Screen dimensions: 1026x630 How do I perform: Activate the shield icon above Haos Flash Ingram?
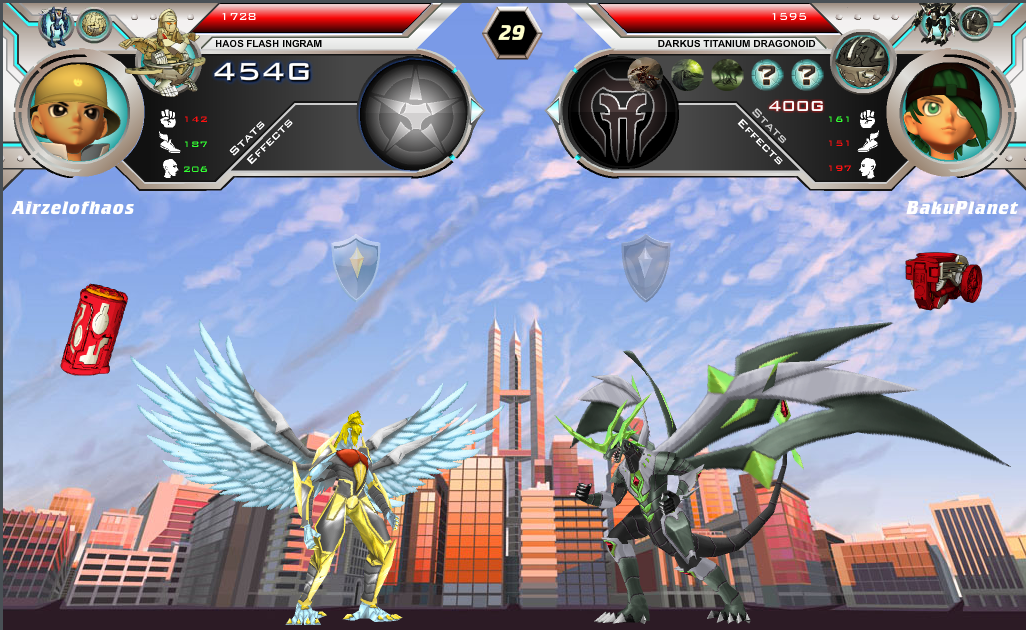pos(355,267)
